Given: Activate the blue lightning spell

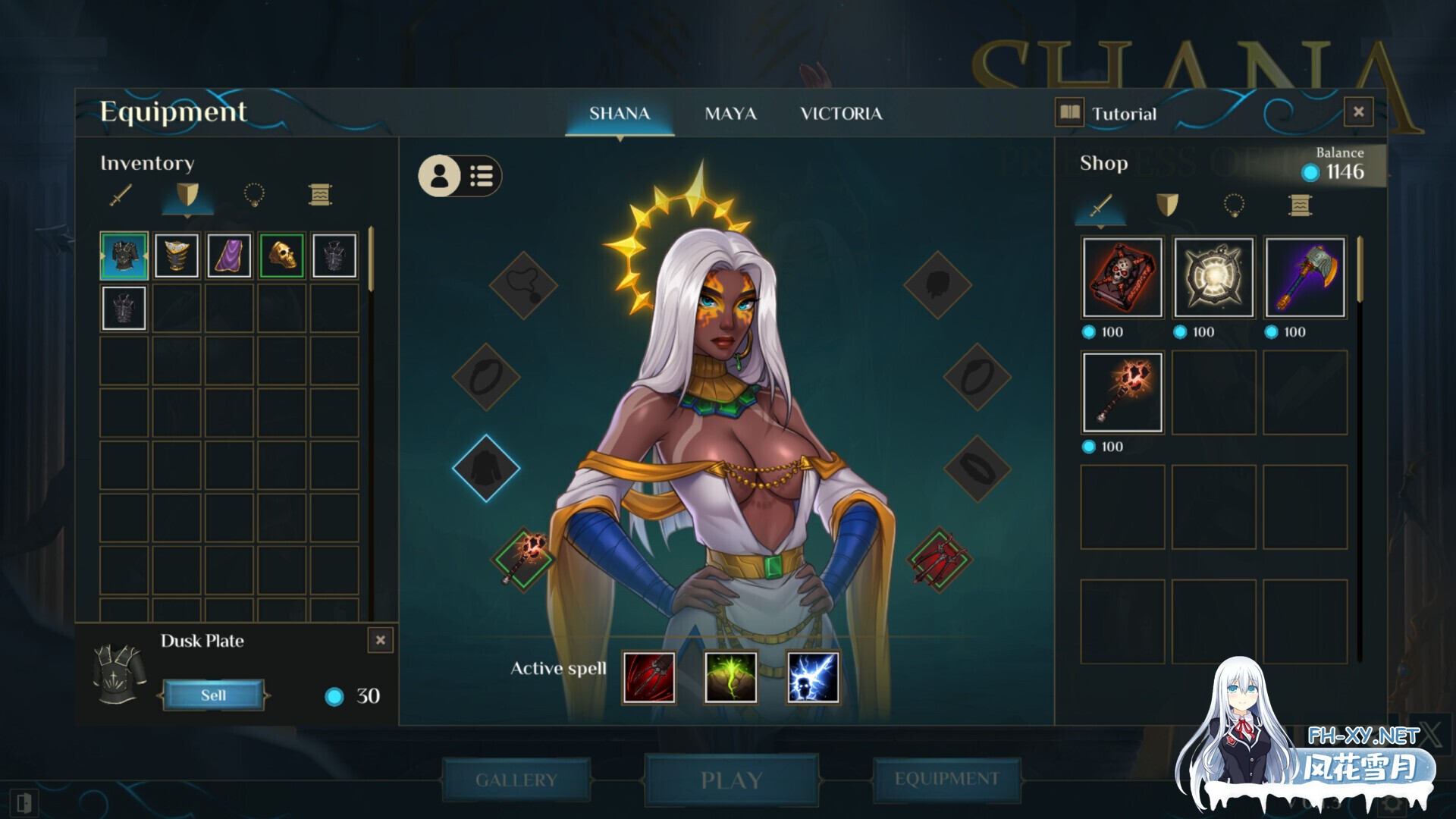Looking at the screenshot, I should pos(813,677).
